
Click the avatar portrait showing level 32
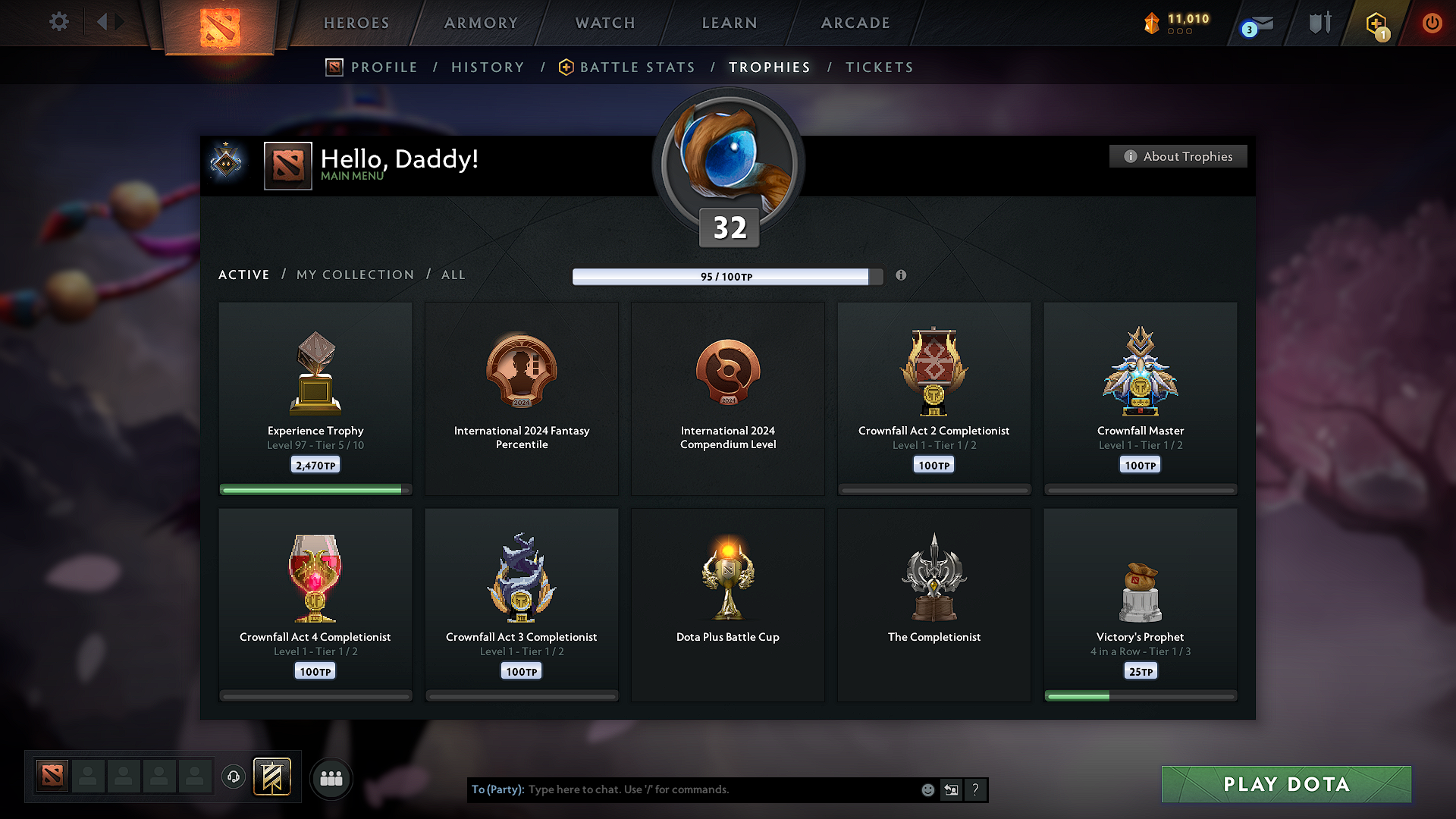727,161
